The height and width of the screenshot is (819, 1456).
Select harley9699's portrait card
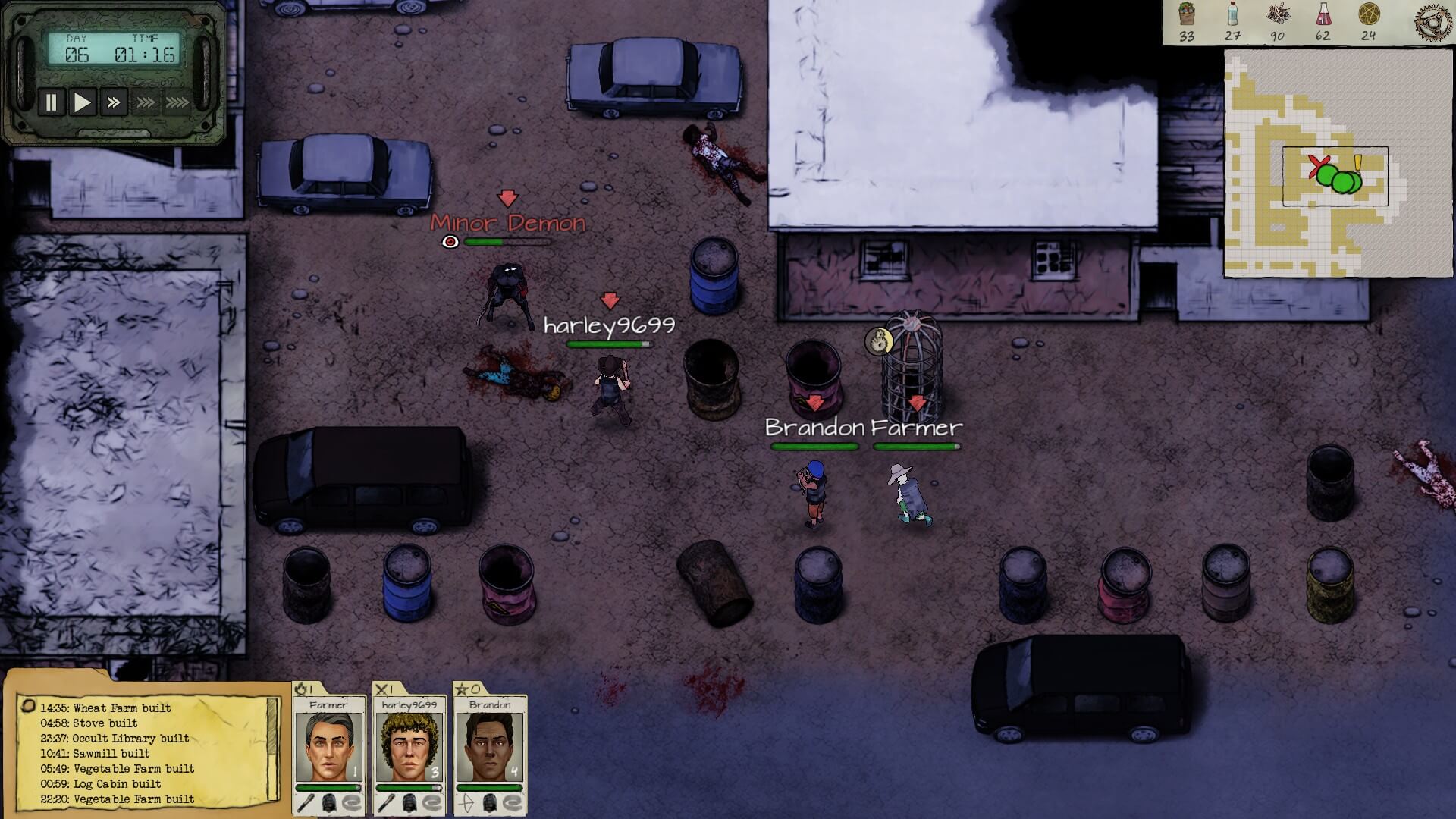409,747
